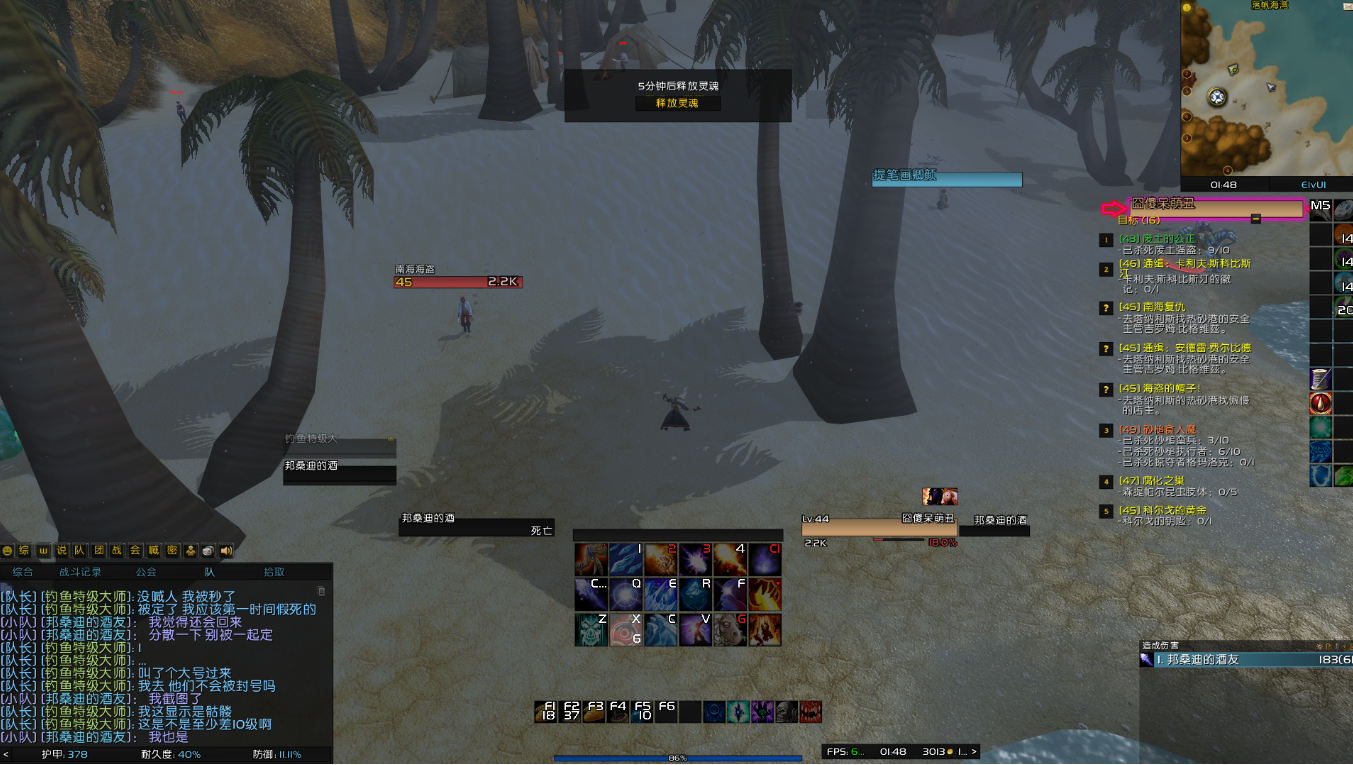This screenshot has width=1353, height=765.
Task: Toggle the speaker sound icon above chat
Action: point(226,550)
